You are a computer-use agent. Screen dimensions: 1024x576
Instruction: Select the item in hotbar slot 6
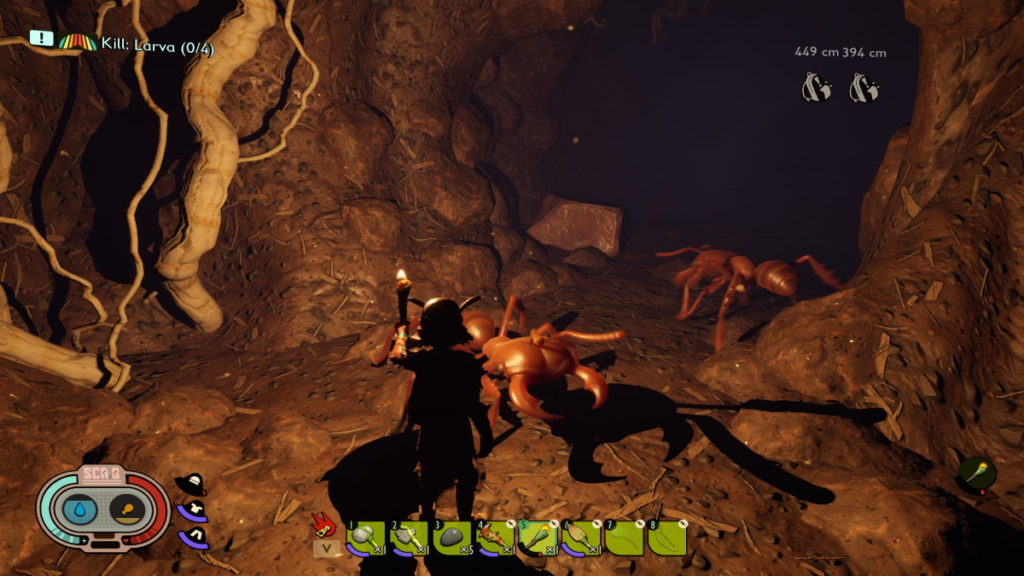coord(581,537)
